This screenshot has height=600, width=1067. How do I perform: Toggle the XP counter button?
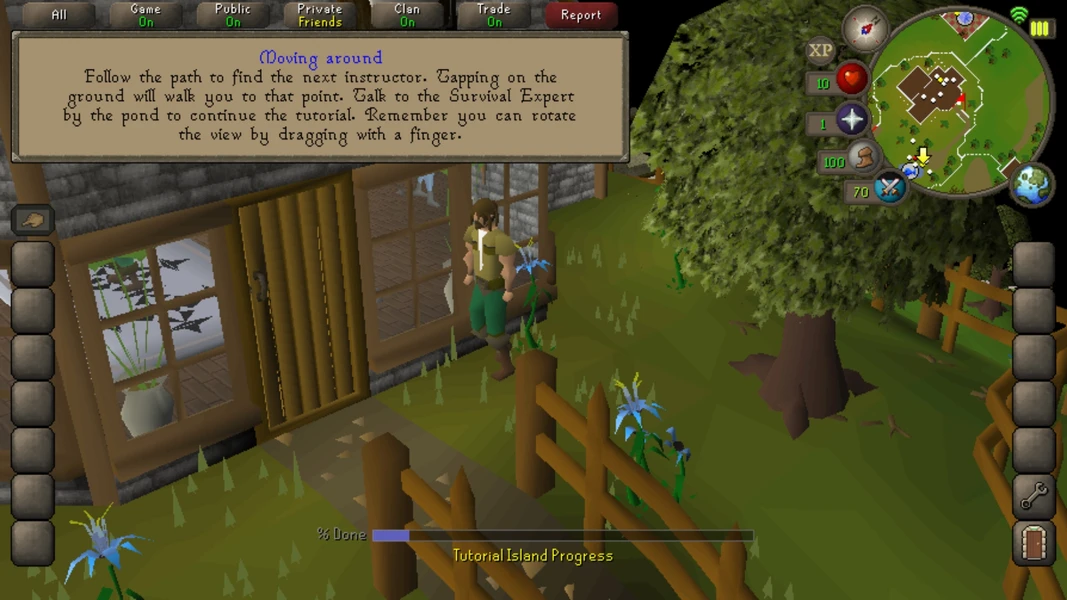[x=821, y=50]
